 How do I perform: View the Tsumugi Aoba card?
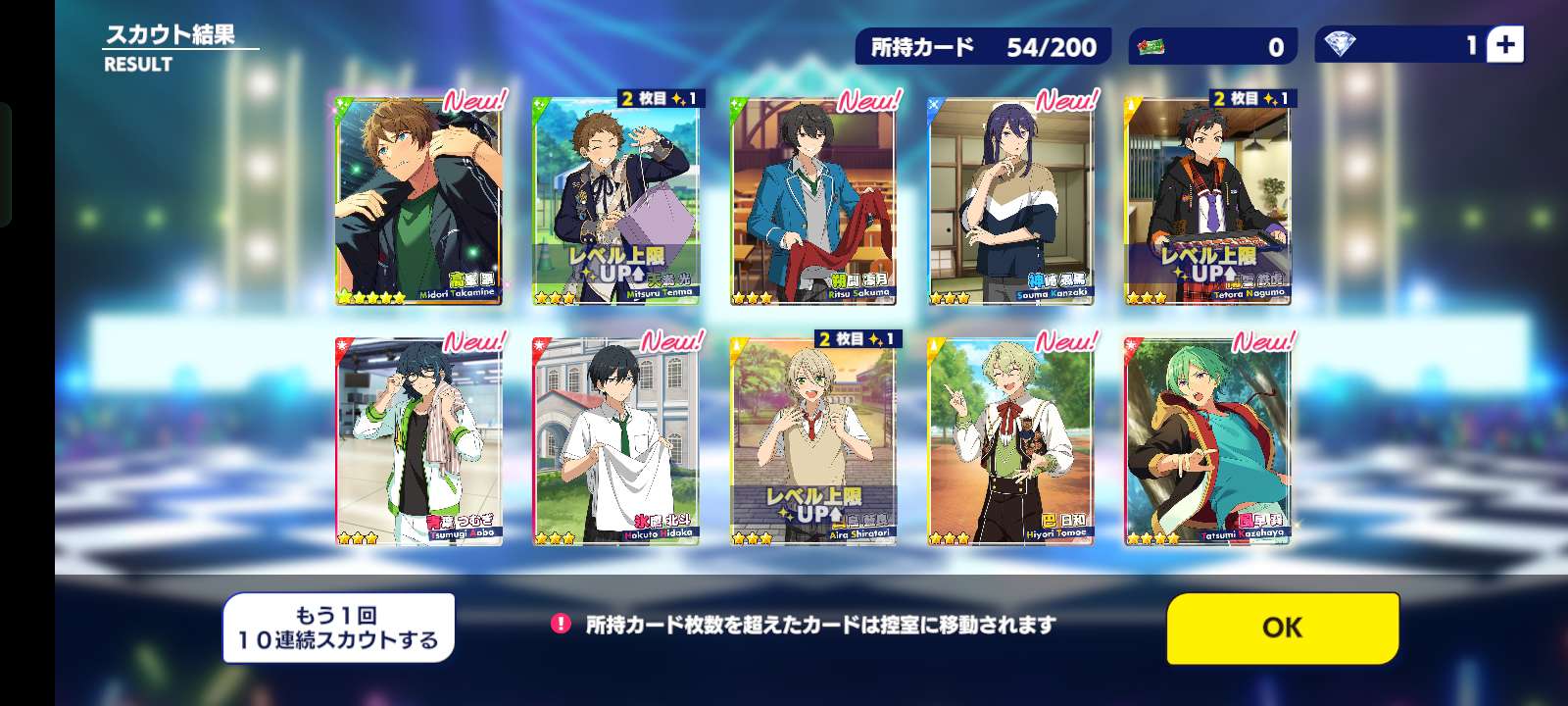418,441
